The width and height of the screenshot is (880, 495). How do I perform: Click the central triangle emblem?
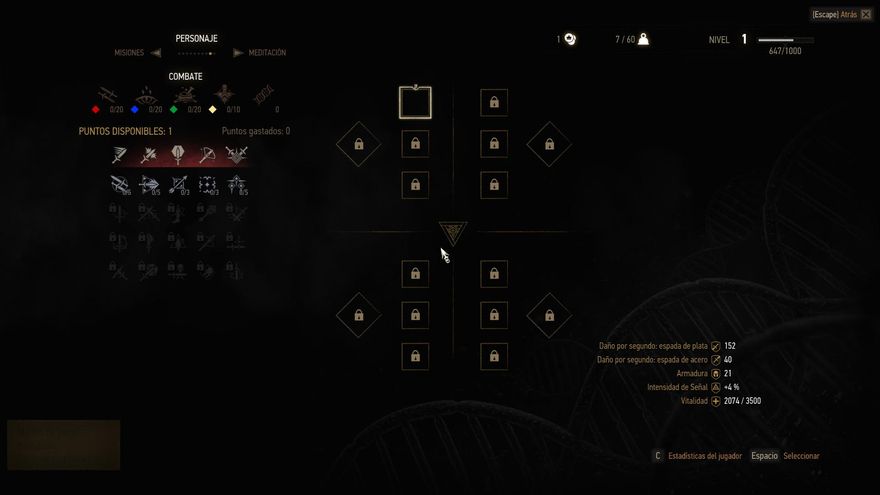click(453, 233)
